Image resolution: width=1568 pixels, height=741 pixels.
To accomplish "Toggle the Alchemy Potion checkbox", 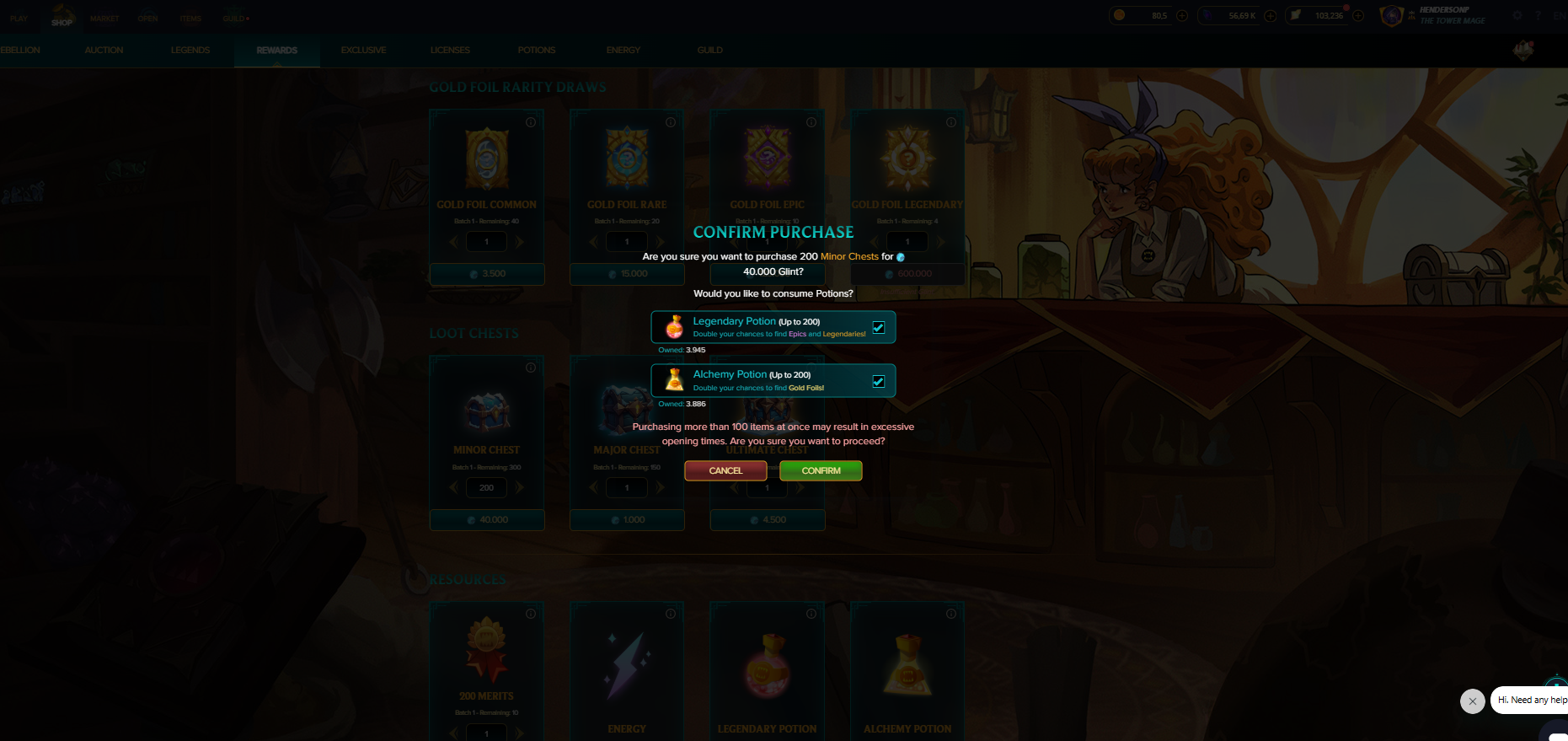I will [x=879, y=381].
